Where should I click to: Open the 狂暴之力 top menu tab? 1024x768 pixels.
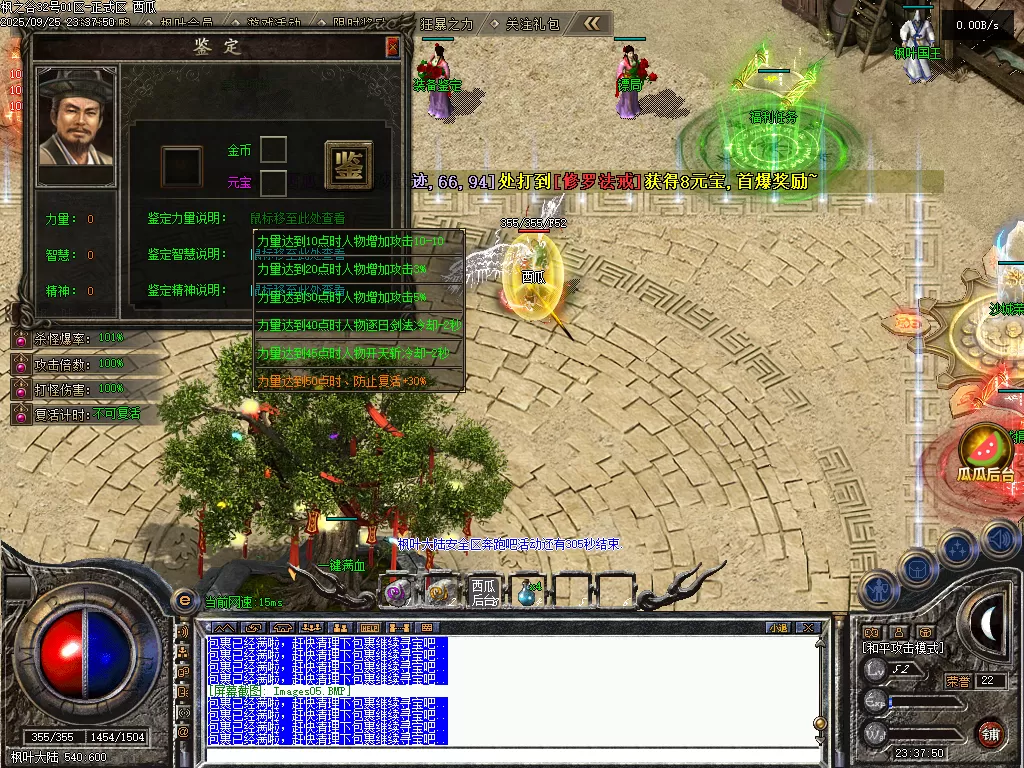point(448,23)
